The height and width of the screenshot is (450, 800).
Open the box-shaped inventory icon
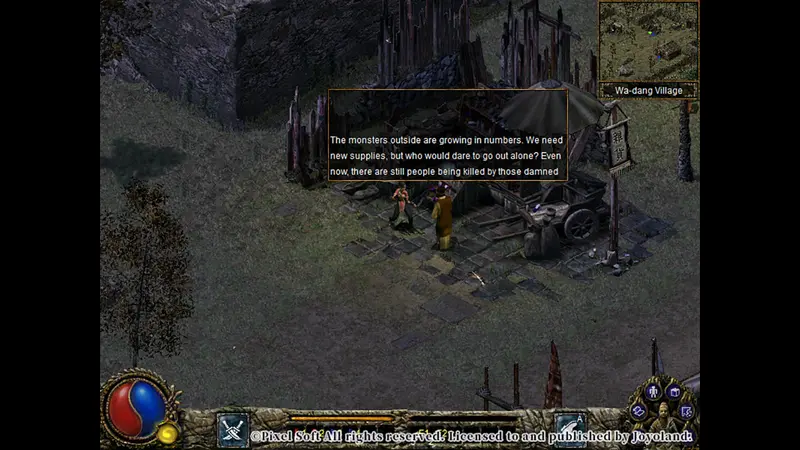click(674, 391)
